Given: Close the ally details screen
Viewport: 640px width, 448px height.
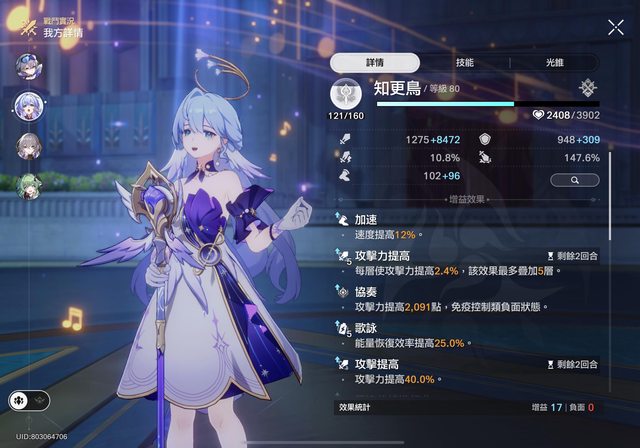Looking at the screenshot, I should [x=615, y=28].
